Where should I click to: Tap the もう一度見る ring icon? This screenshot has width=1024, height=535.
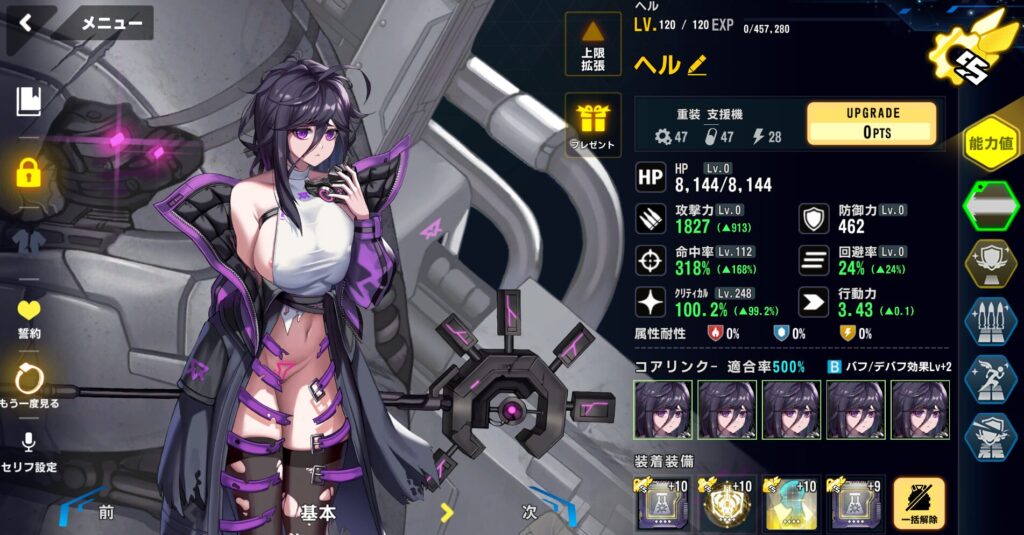(x=29, y=385)
